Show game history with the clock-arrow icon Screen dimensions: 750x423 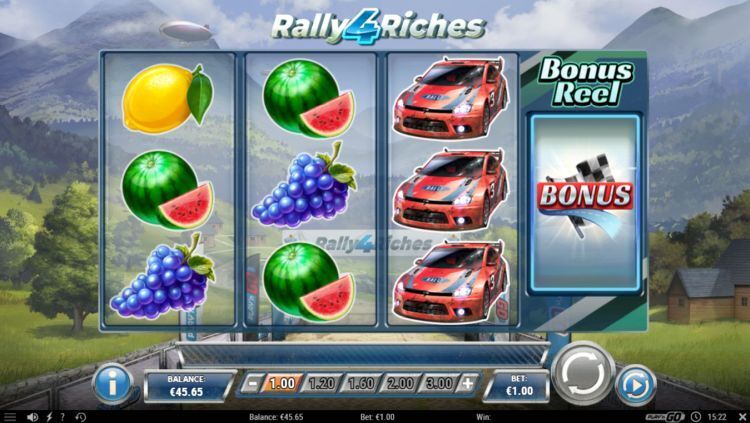click(80, 416)
